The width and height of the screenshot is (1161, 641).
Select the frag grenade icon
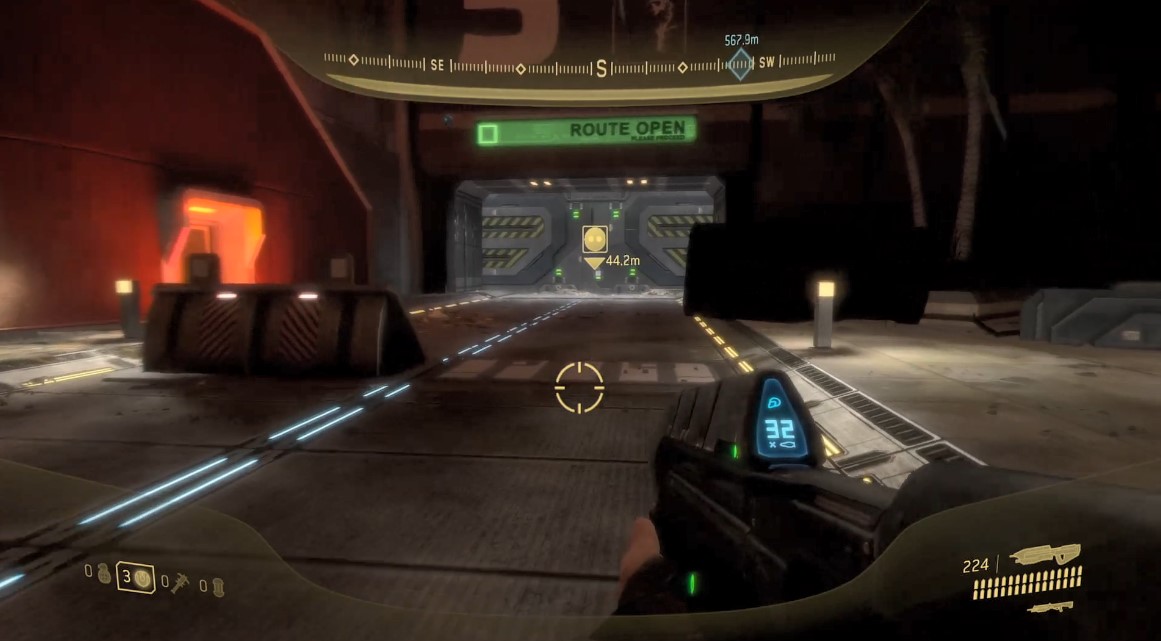pyautogui.click(x=104, y=574)
